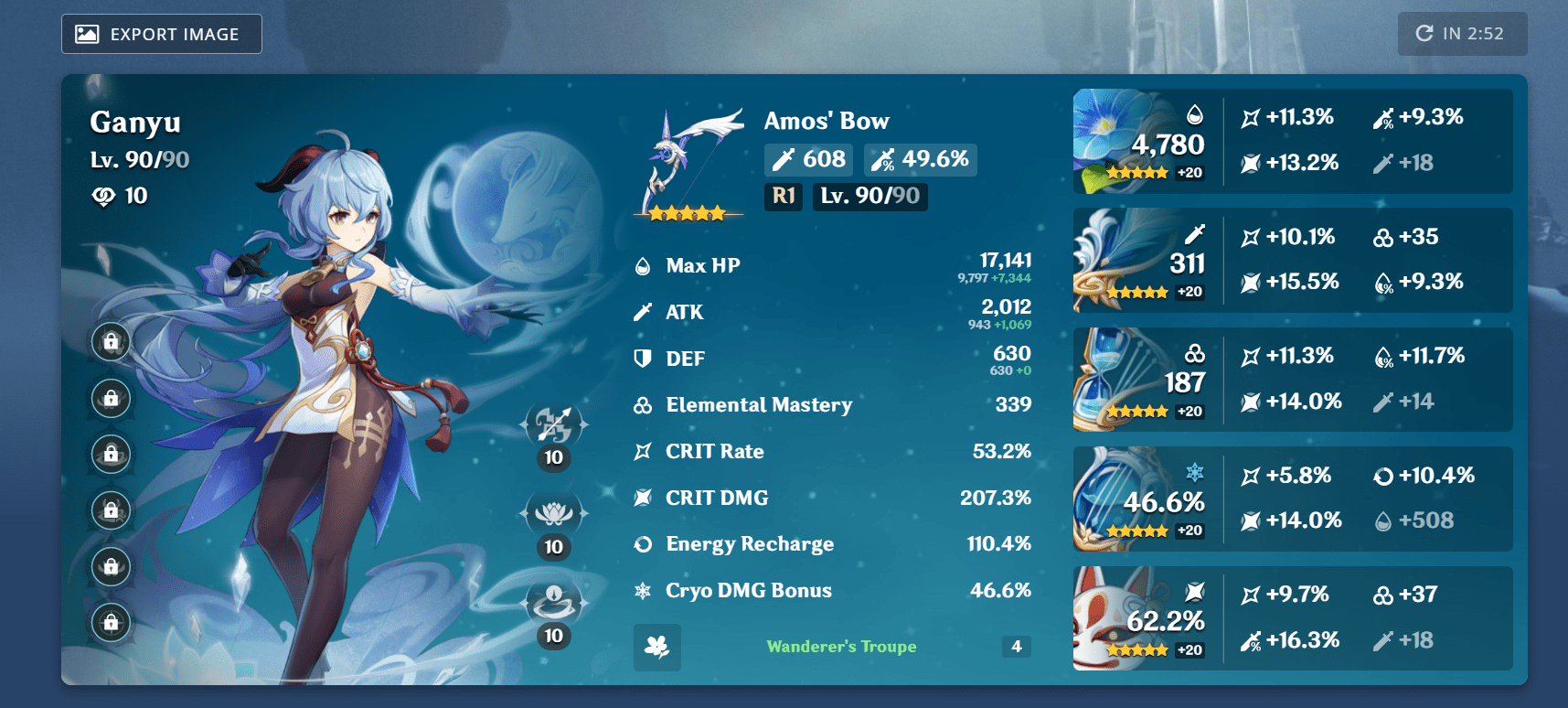Toggle the lock on the third constellation
Image resolution: width=1568 pixels, height=708 pixels.
pyautogui.click(x=111, y=455)
